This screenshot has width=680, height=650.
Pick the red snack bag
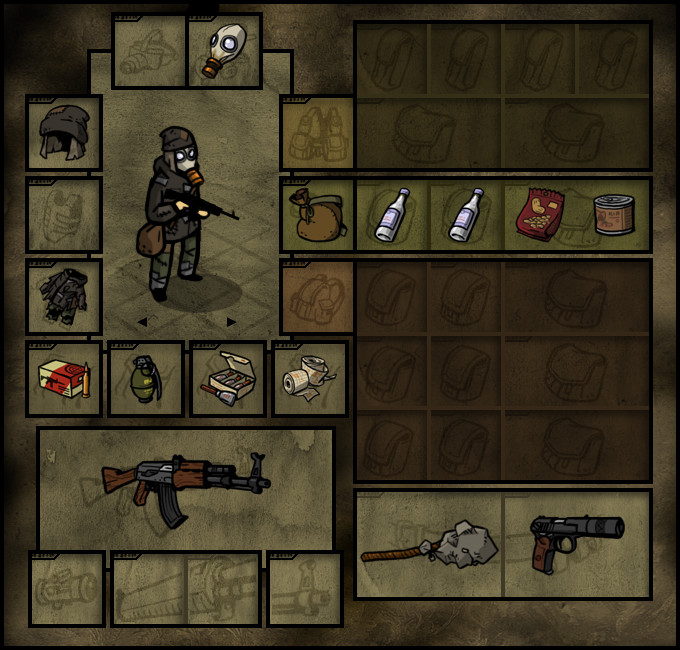point(540,213)
